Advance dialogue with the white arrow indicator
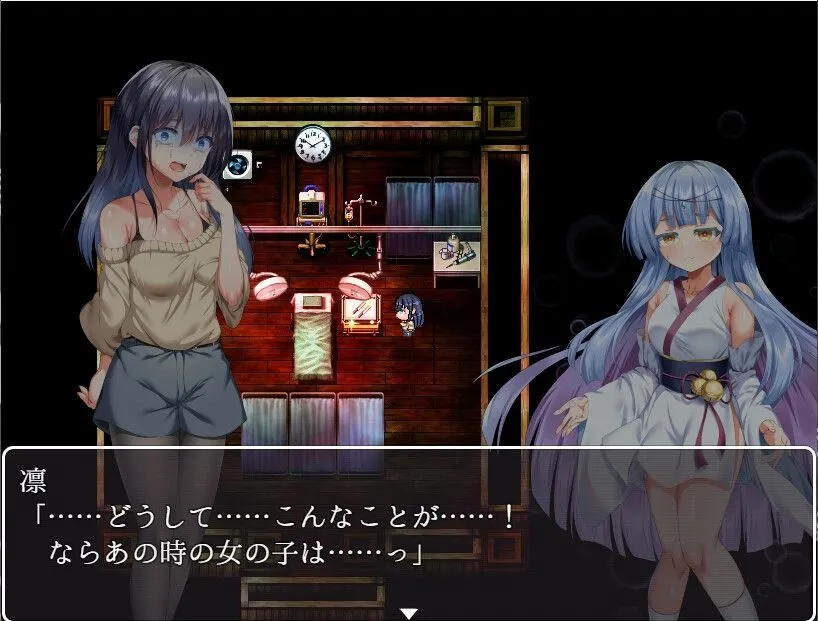The width and height of the screenshot is (818, 621). (x=408, y=612)
